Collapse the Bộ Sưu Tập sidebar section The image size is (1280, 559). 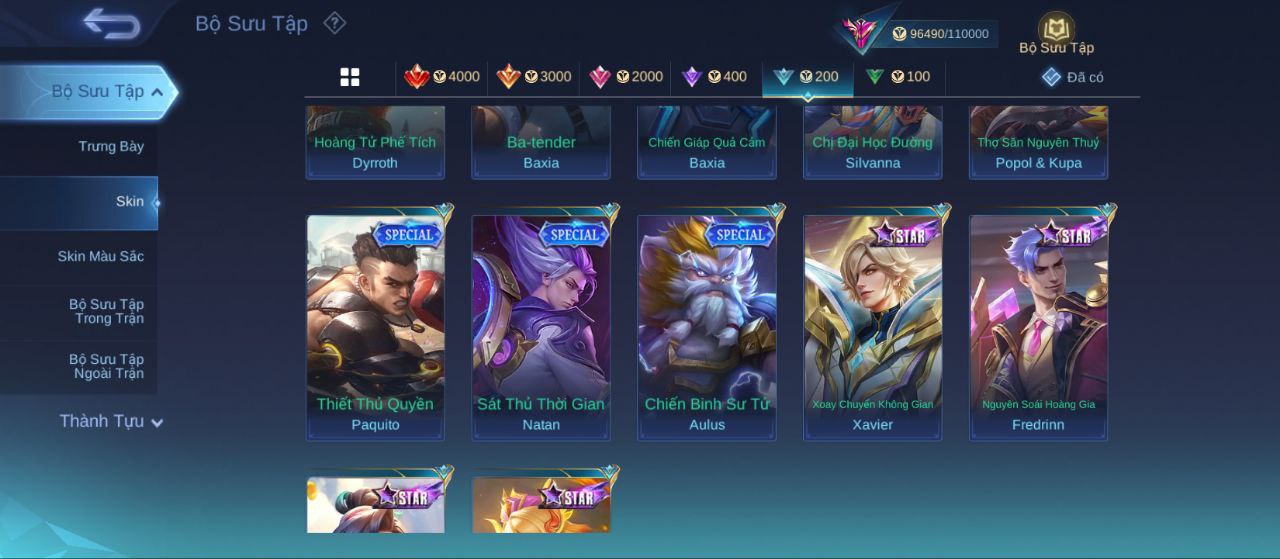point(157,92)
